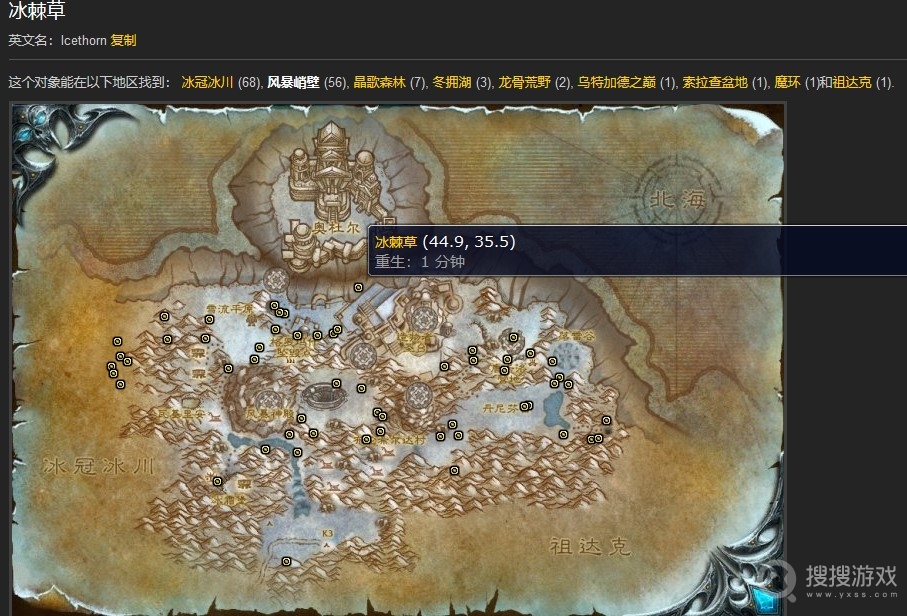Image resolution: width=907 pixels, height=616 pixels.
Task: Click the northernmost Icethorn spawn marker
Action: [x=359, y=288]
